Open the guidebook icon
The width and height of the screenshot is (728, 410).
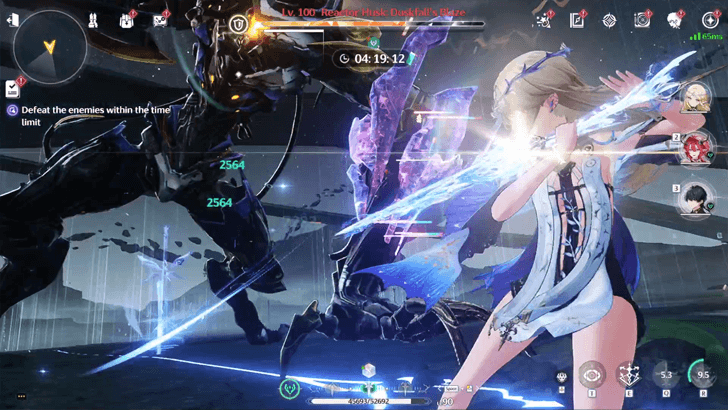pyautogui.click(x=577, y=19)
